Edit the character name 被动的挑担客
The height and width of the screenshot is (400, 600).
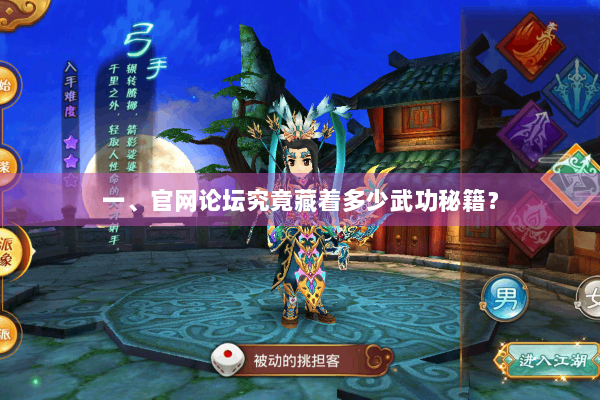click(296, 359)
